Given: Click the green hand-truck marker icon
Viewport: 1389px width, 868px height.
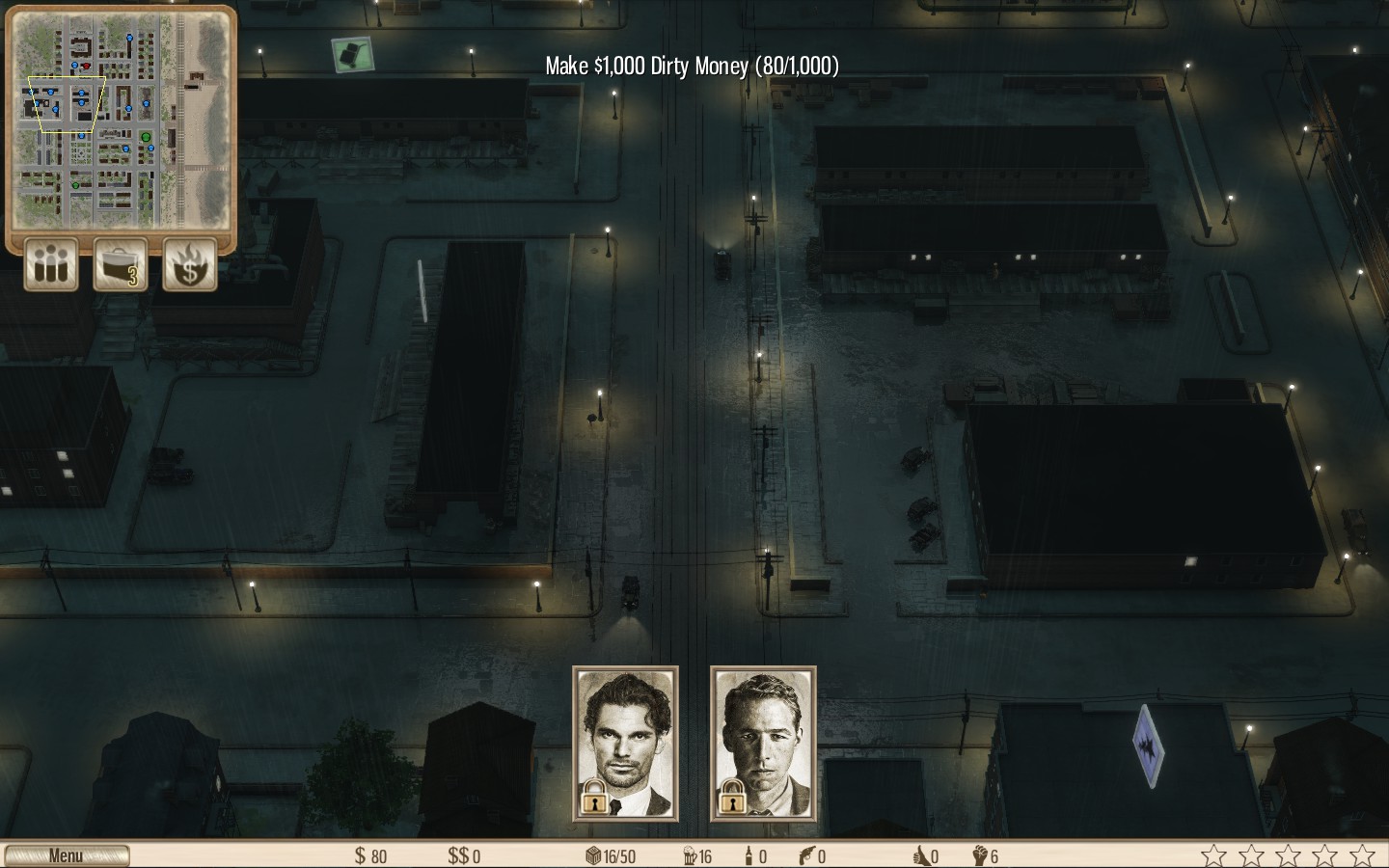Looking at the screenshot, I should pyautogui.click(x=352, y=53).
